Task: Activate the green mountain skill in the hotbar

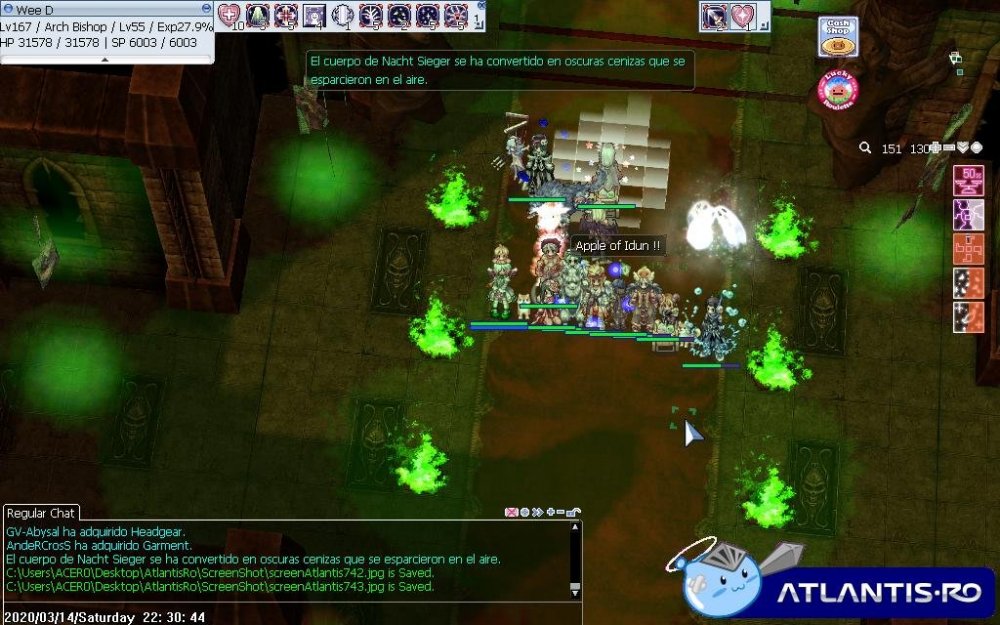Action: pos(258,15)
